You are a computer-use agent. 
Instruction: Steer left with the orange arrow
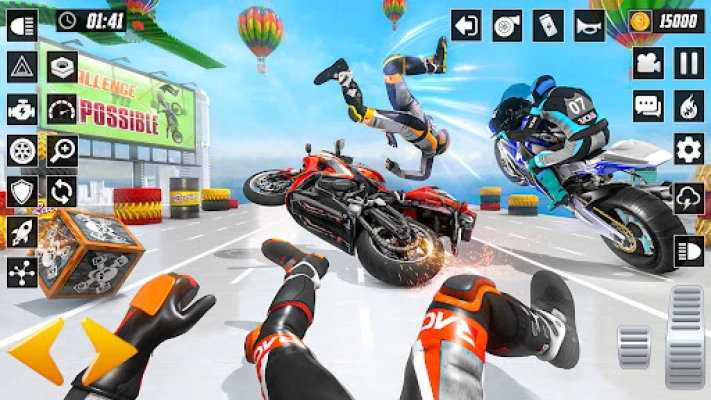[x=36, y=350]
